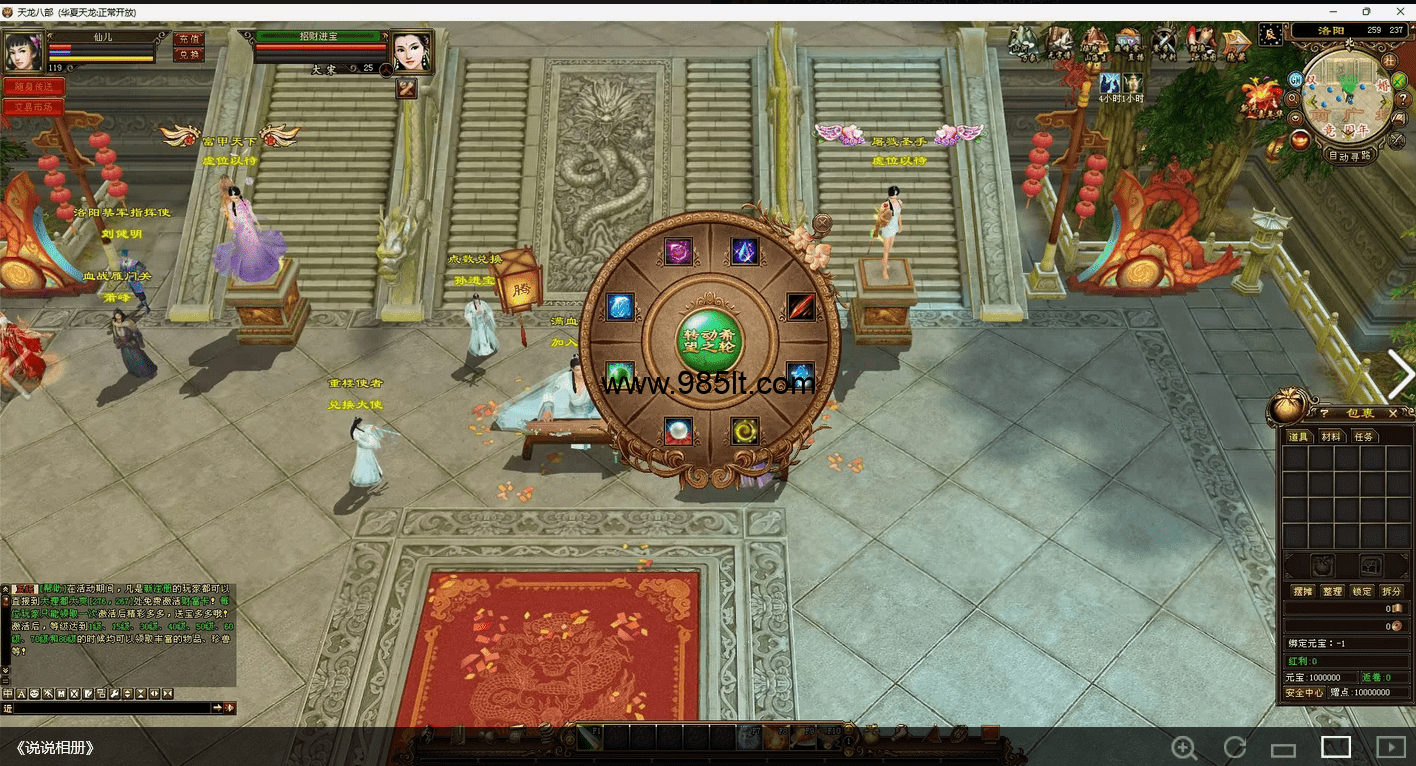Screen dimensions: 1416x766
Task: Click the viewer's zoom-in magnifier button
Action: (x=1184, y=747)
